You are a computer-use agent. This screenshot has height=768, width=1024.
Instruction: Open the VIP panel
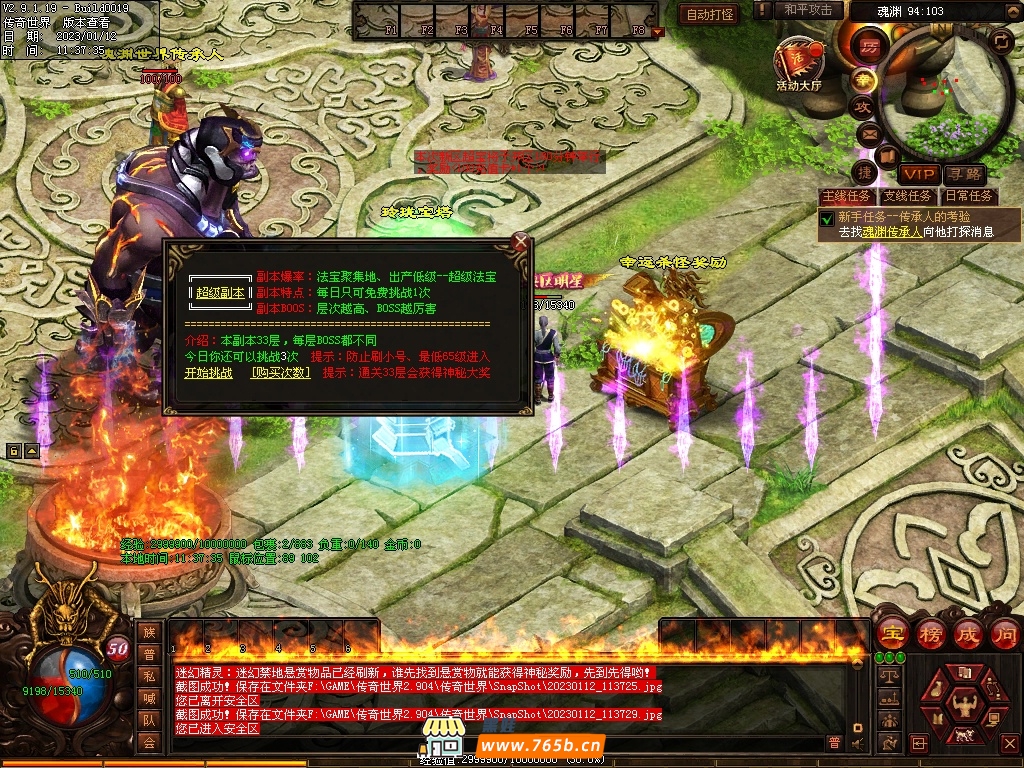917,174
